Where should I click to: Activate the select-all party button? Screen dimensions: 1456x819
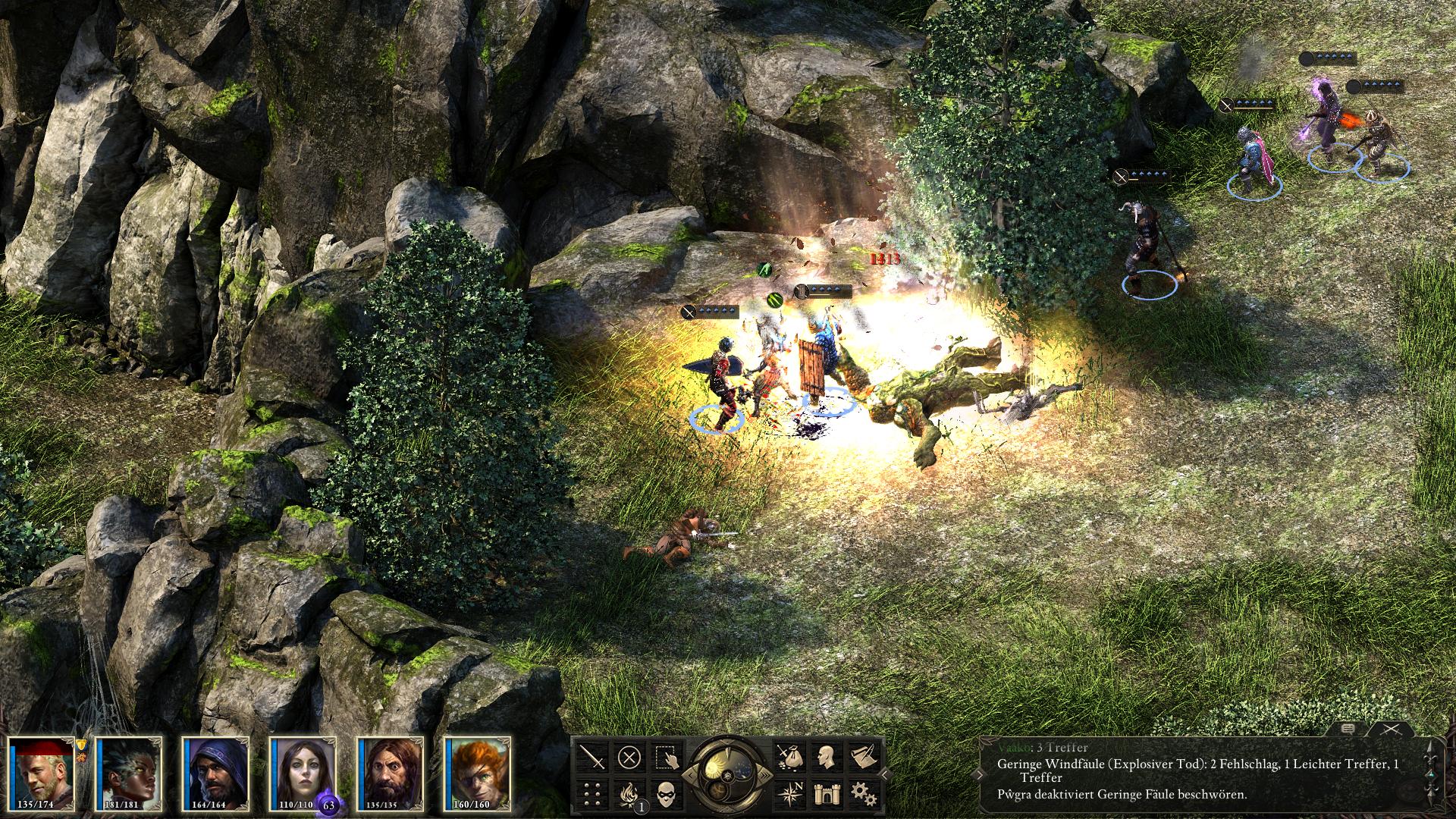[666, 758]
